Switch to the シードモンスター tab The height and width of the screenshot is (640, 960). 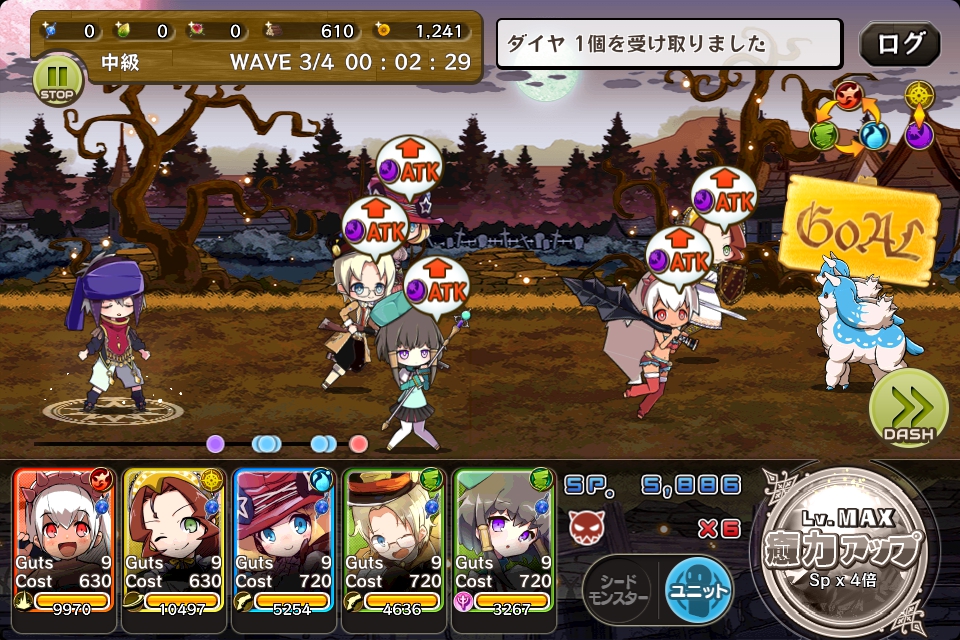617,584
